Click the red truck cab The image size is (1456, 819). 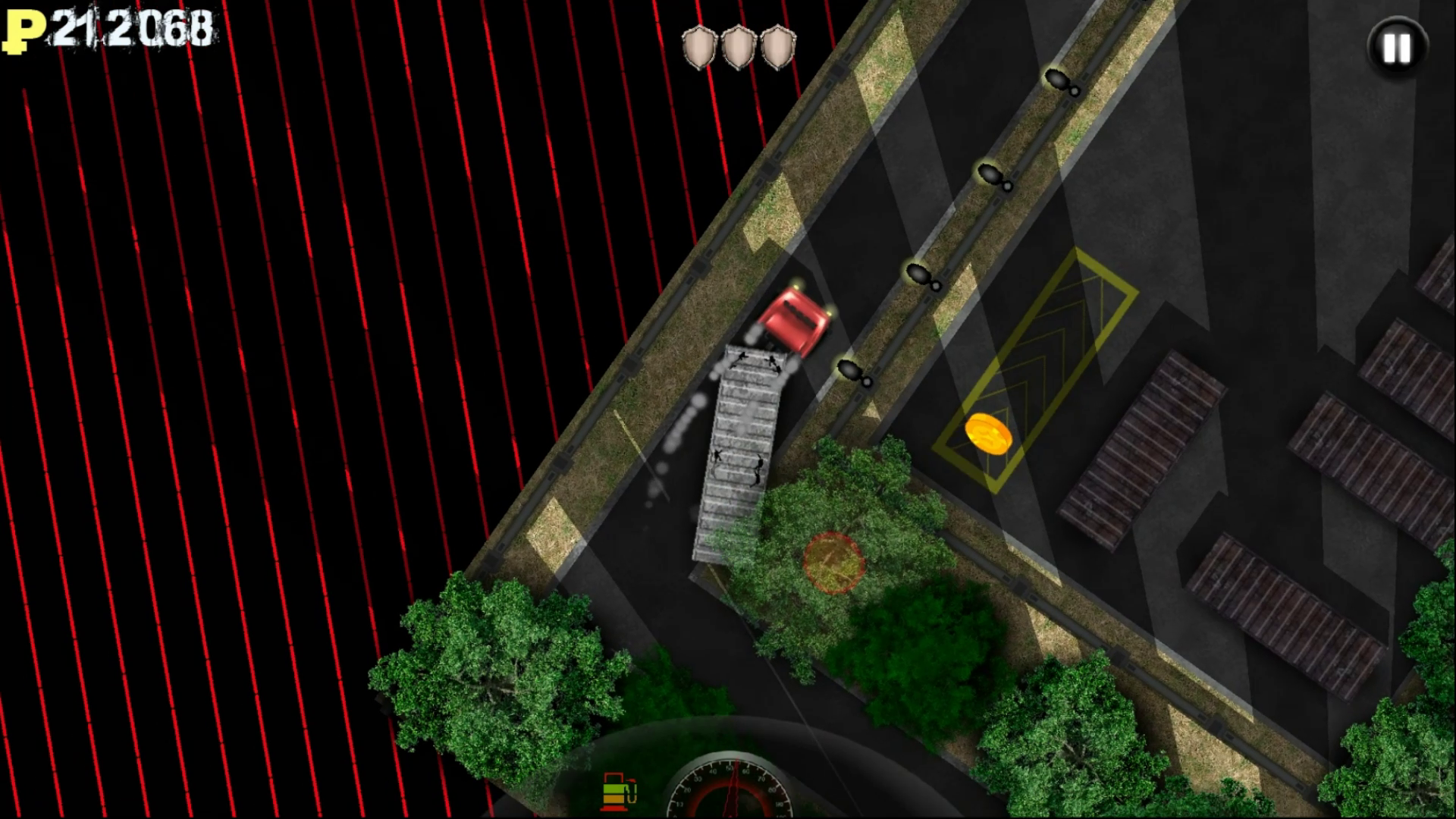point(795,318)
